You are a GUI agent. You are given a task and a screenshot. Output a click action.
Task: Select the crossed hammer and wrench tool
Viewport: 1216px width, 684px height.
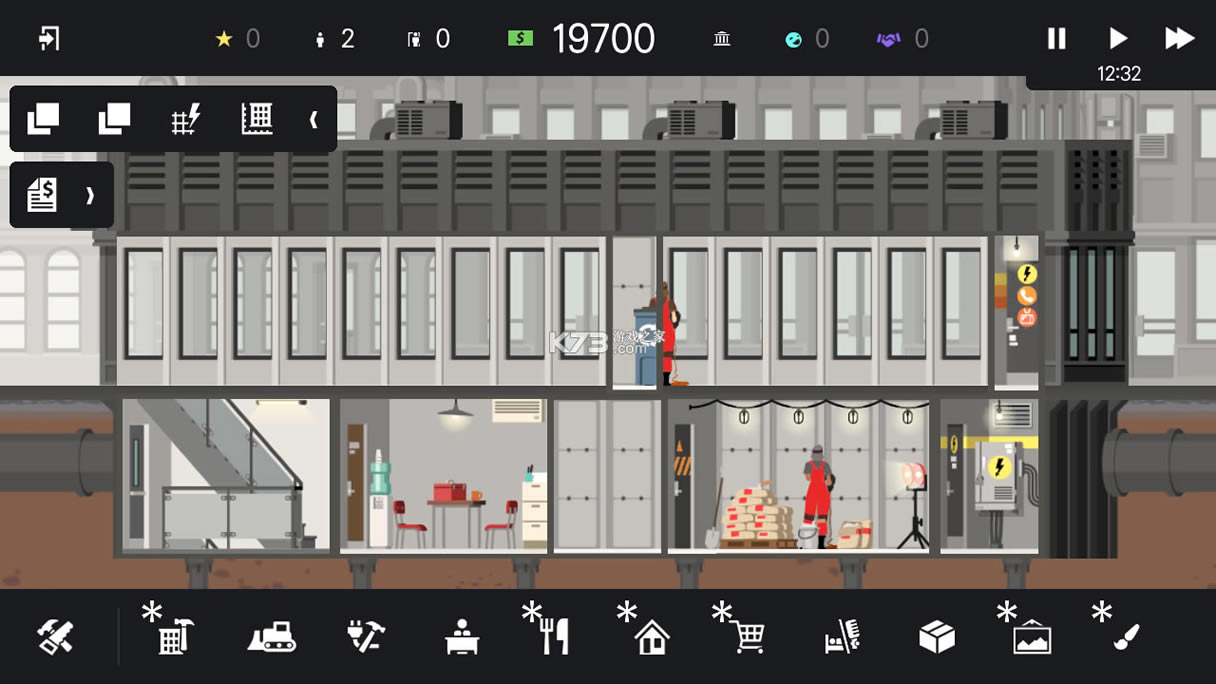click(55, 636)
